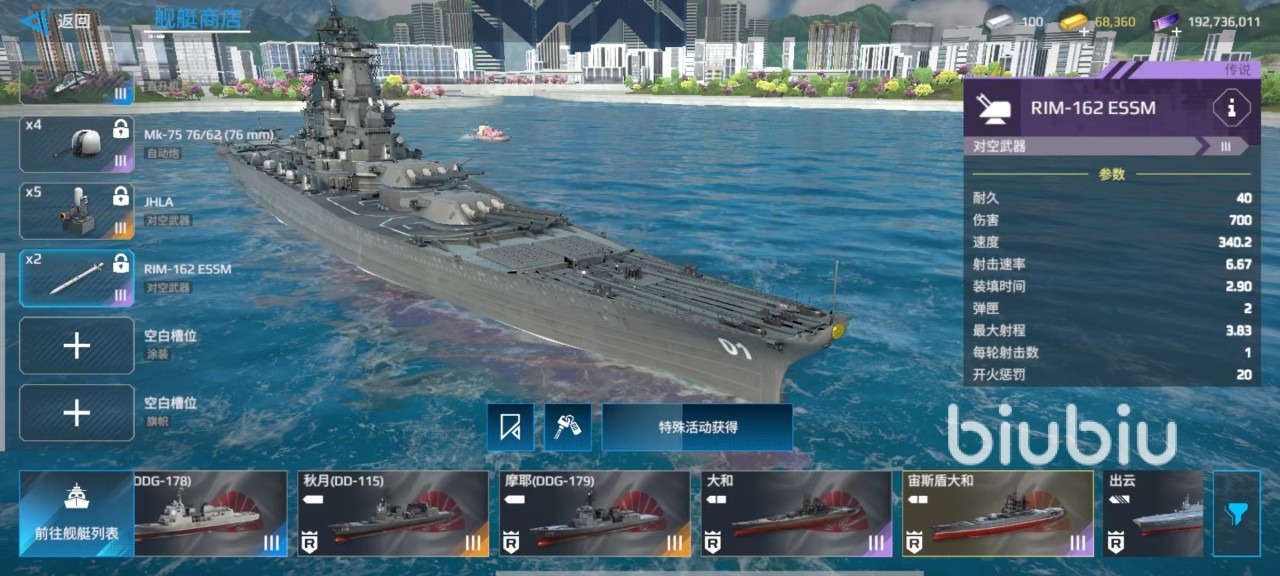Open the empty 旗帜 flag slot

(77, 412)
